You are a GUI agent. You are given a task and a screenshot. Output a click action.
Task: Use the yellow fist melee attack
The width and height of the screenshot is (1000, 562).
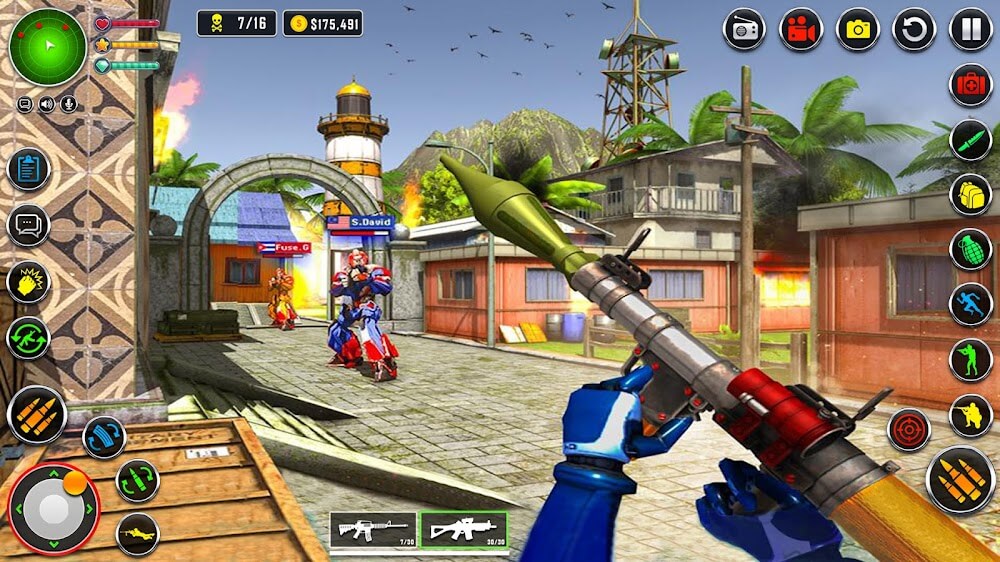click(x=28, y=281)
